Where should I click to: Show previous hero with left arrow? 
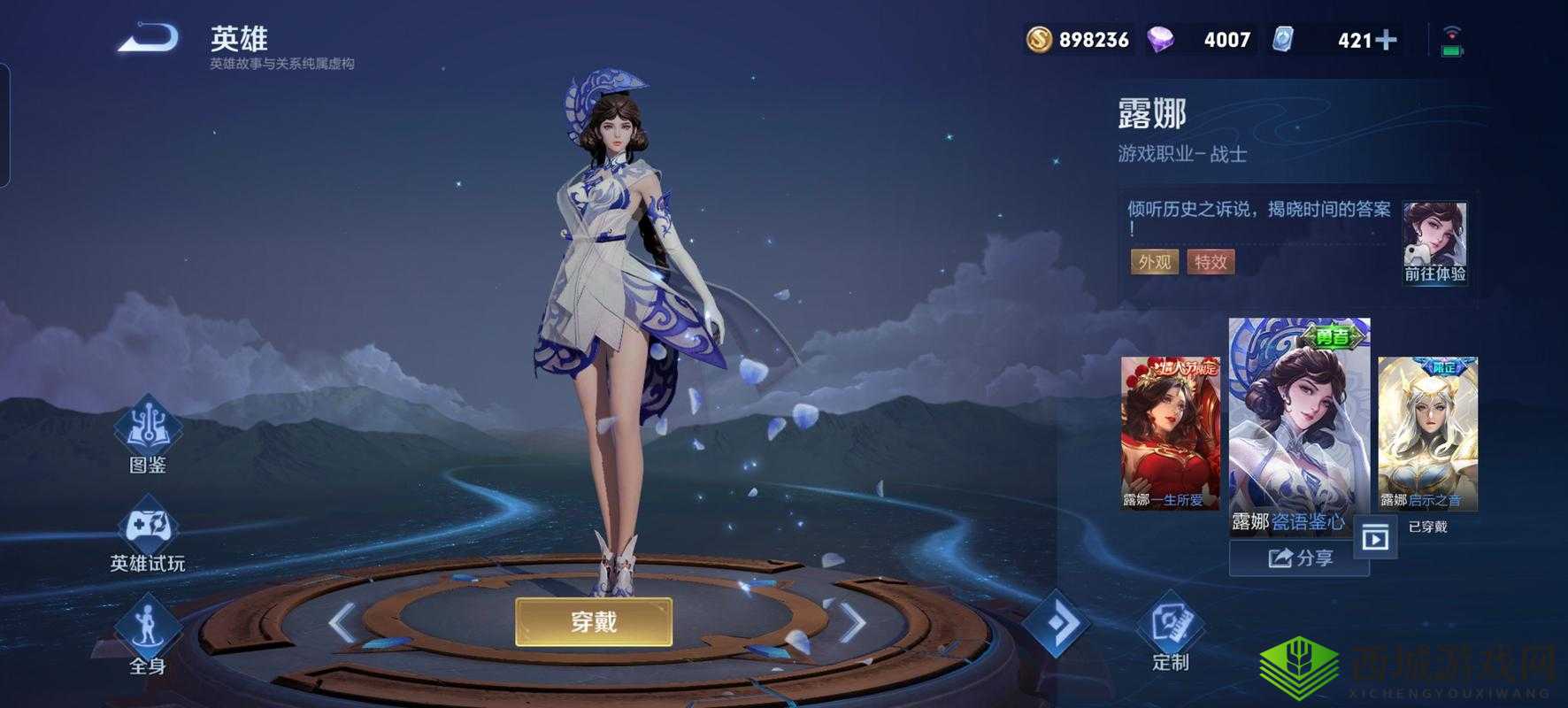pyautogui.click(x=342, y=623)
